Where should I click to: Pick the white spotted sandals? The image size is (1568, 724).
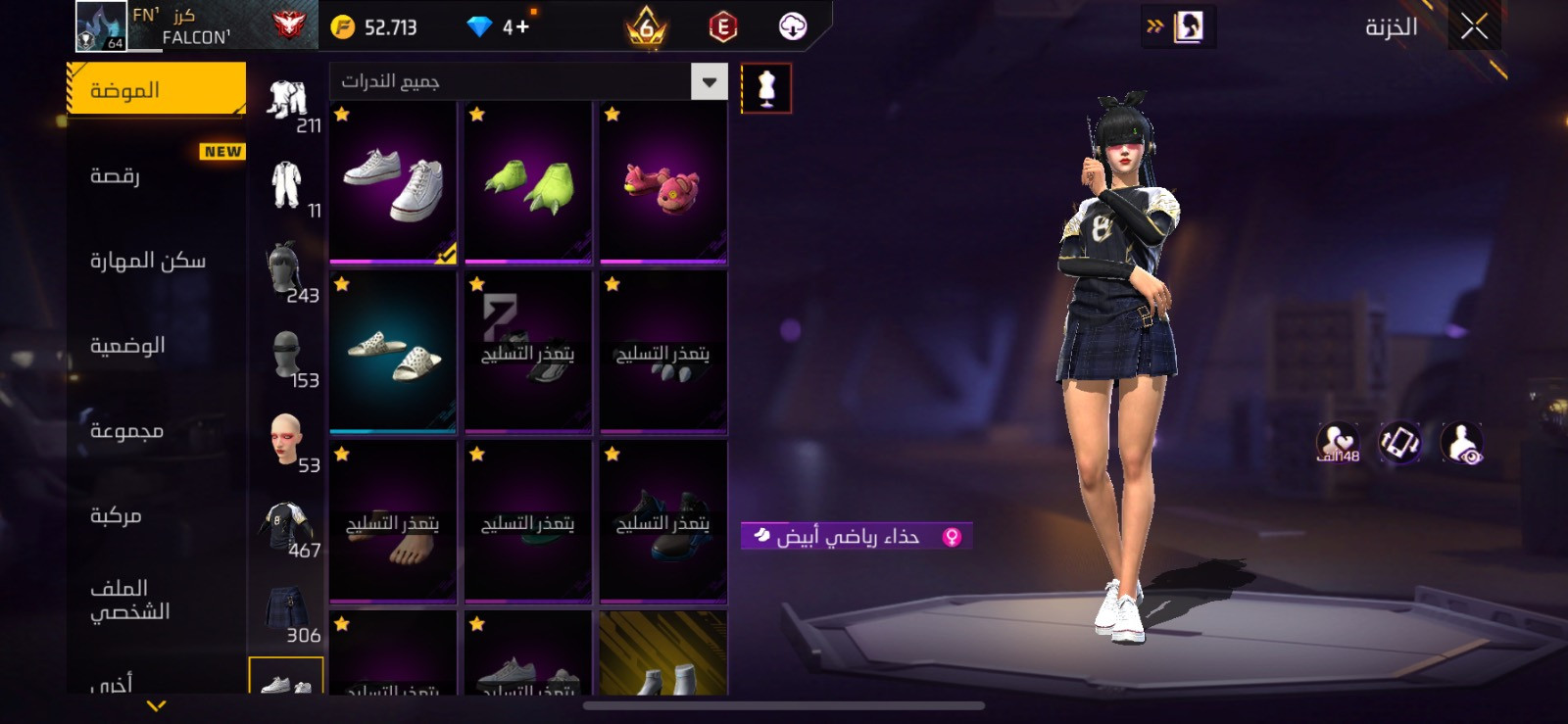tap(393, 353)
